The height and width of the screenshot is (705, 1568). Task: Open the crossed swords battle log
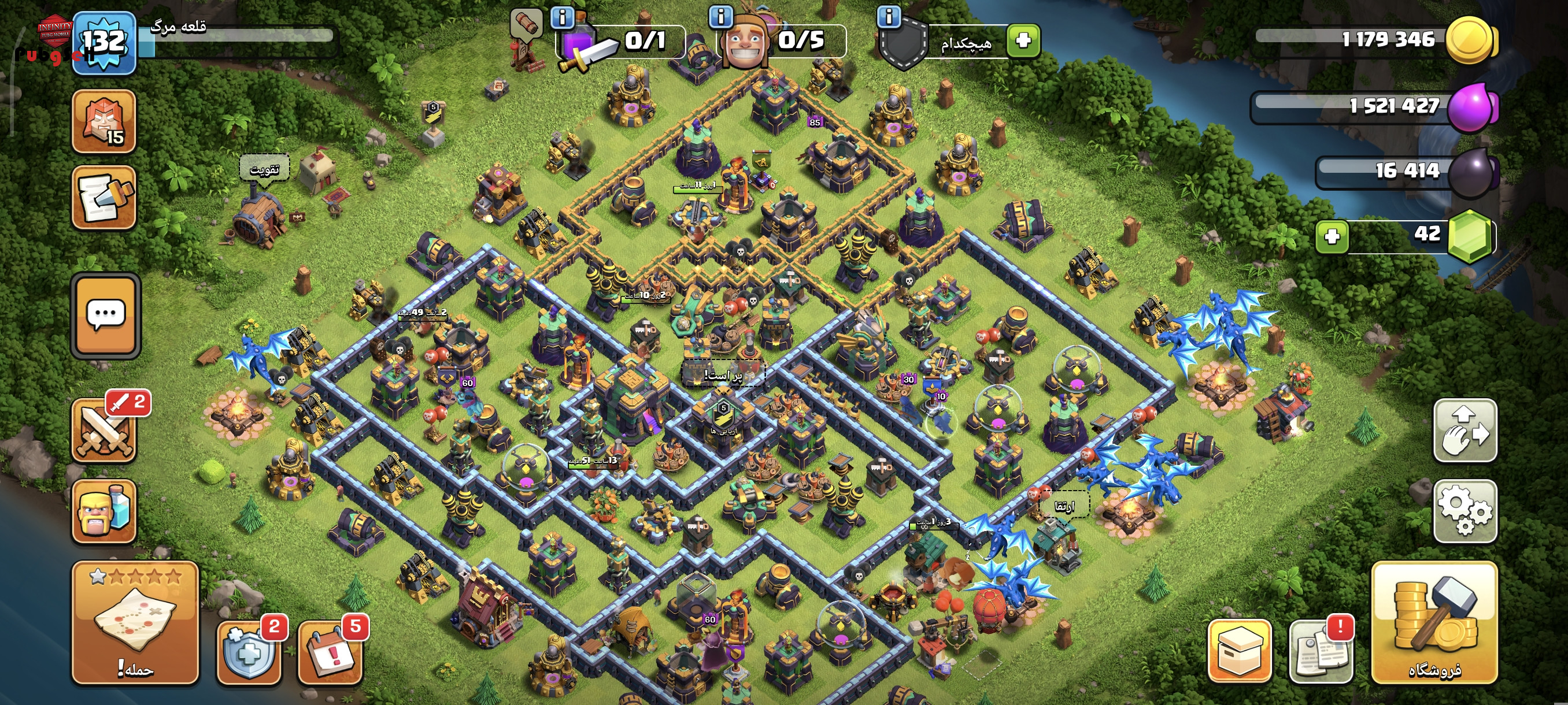point(103,431)
